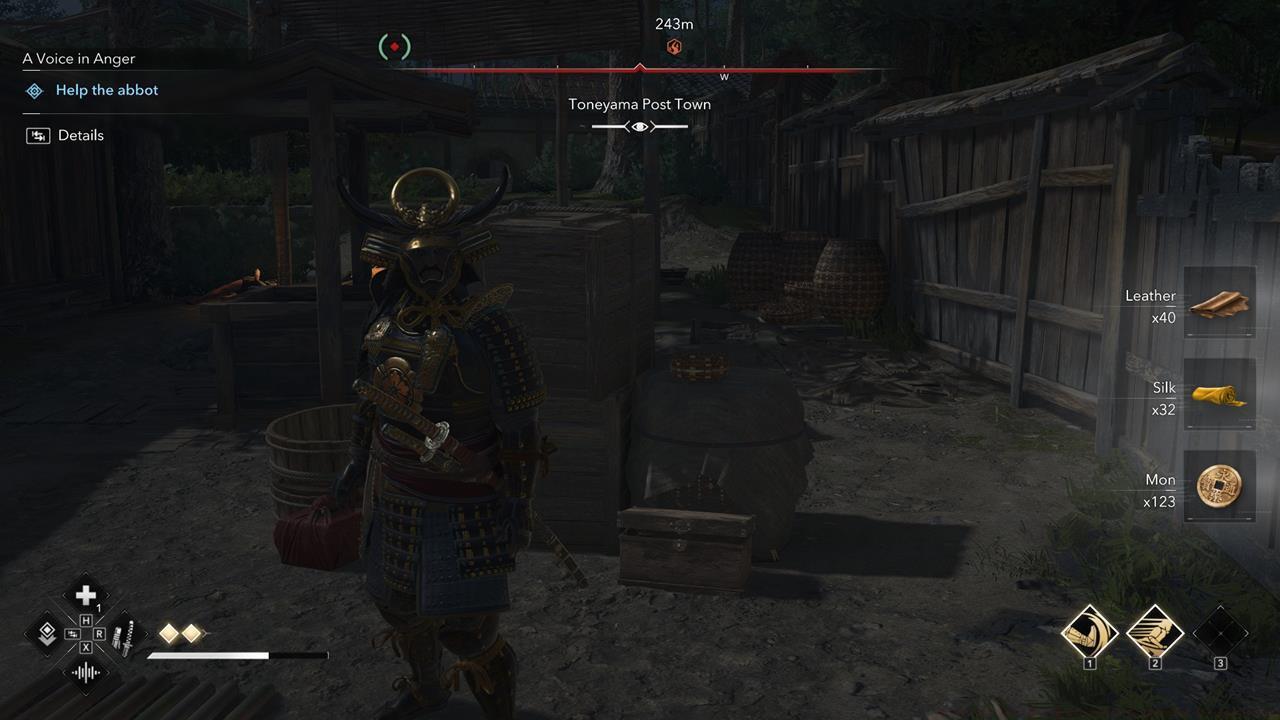Image resolution: width=1280 pixels, height=720 pixels.
Task: Activate the dash ability in slot 2
Action: (x=1156, y=634)
